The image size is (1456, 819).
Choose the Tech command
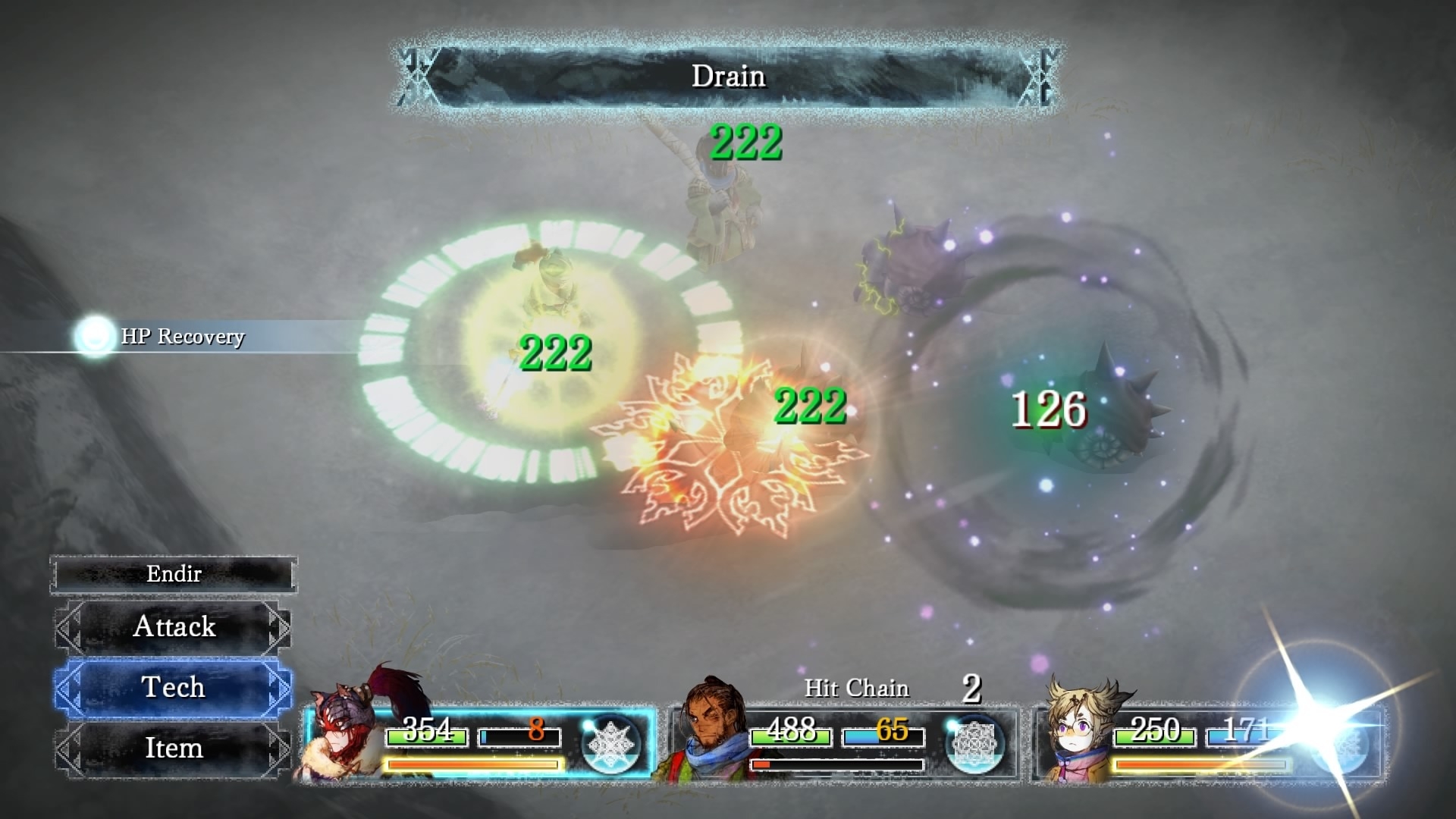coord(174,688)
